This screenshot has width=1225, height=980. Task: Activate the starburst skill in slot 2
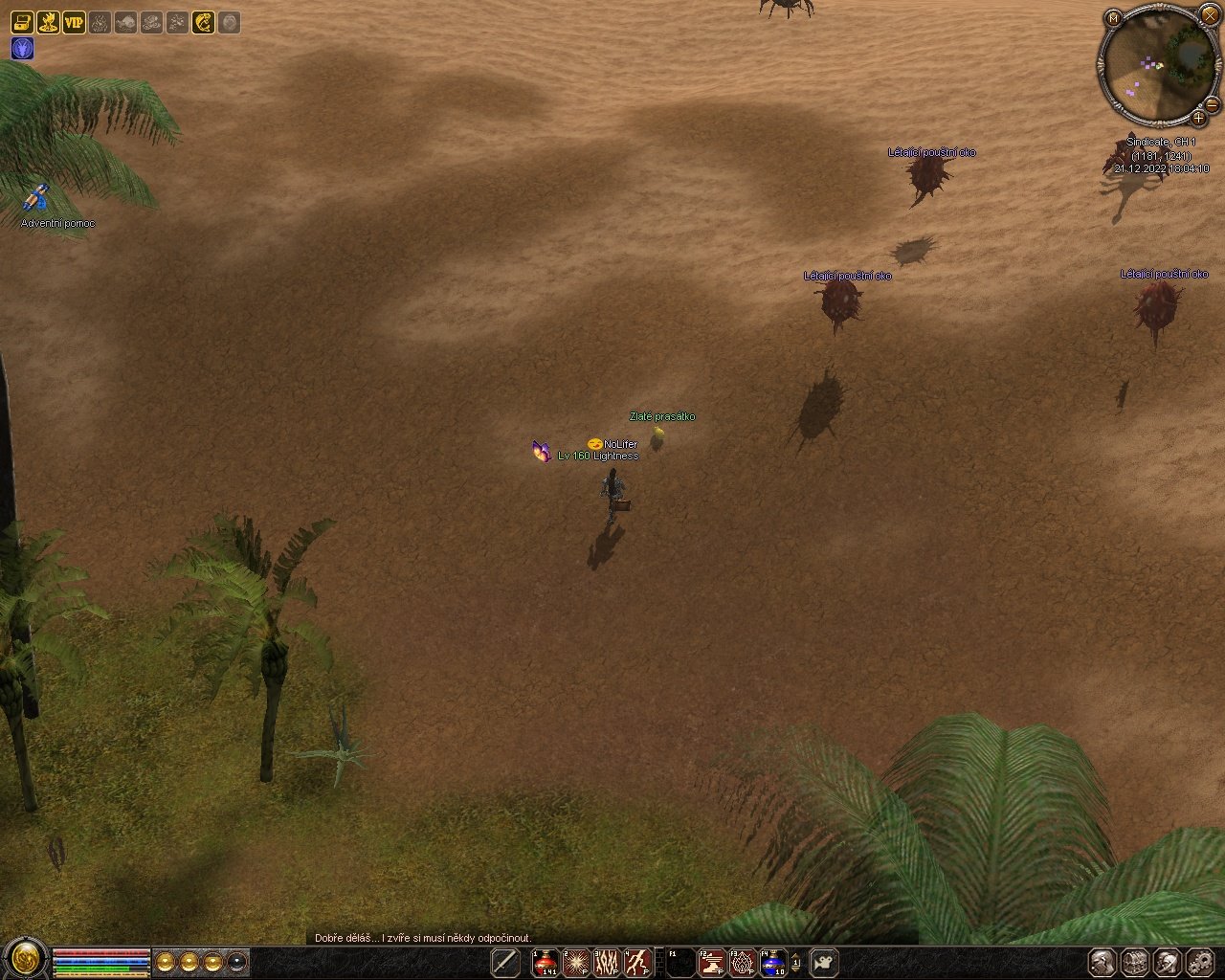click(576, 962)
